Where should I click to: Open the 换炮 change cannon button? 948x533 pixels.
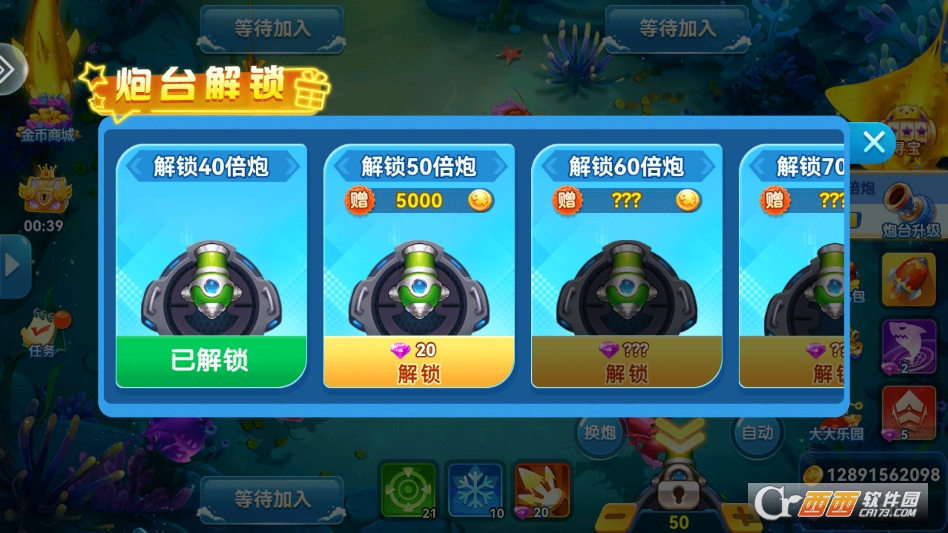600,433
